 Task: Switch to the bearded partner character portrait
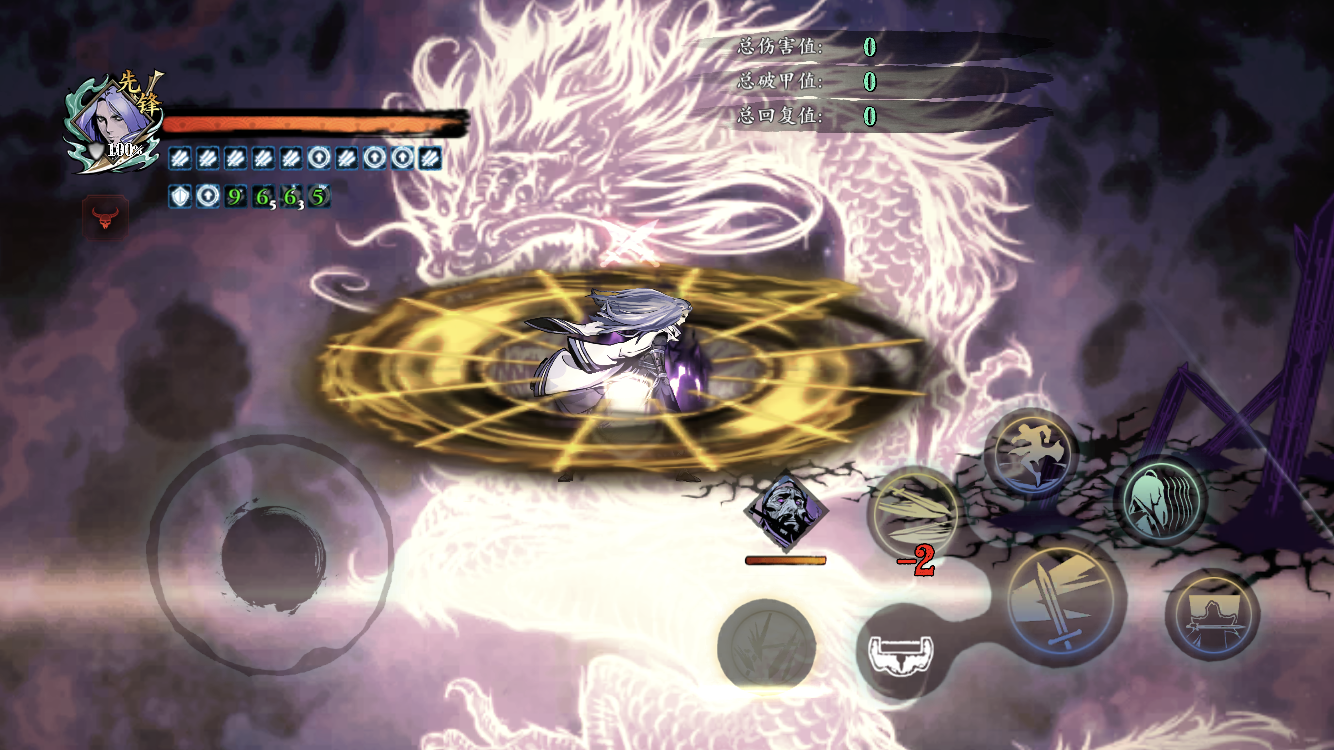pos(785,511)
